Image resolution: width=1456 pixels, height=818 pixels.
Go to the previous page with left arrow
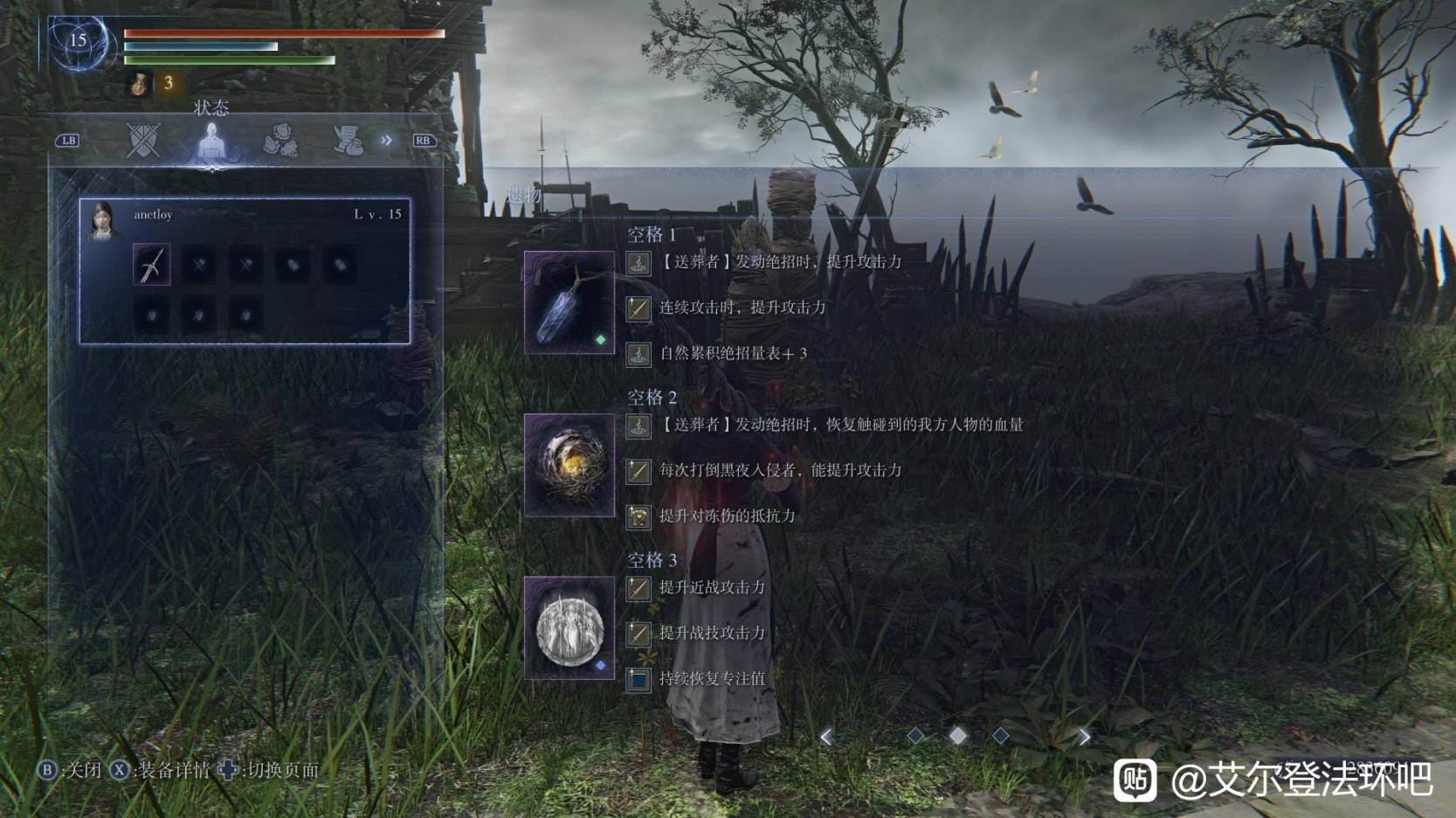[826, 737]
